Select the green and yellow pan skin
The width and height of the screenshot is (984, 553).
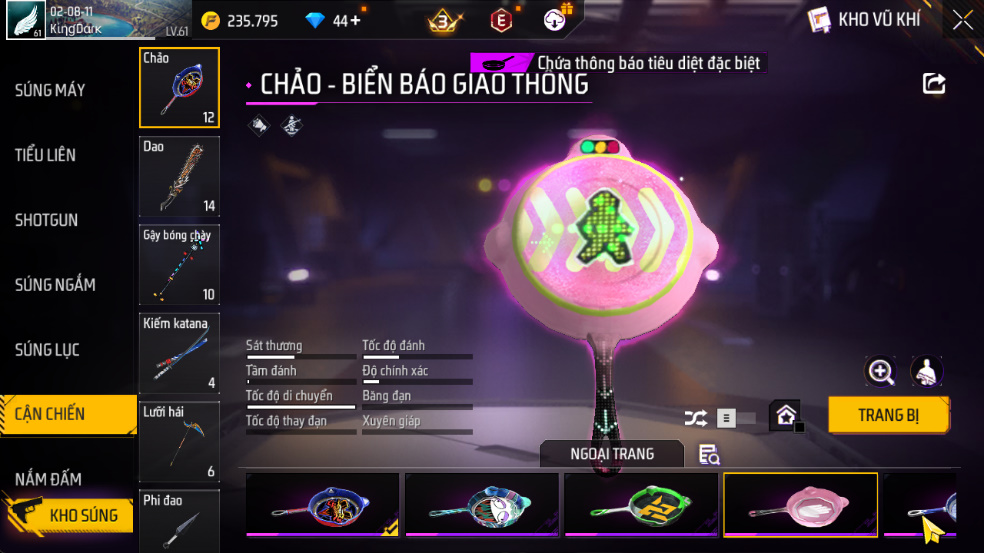tap(641, 504)
